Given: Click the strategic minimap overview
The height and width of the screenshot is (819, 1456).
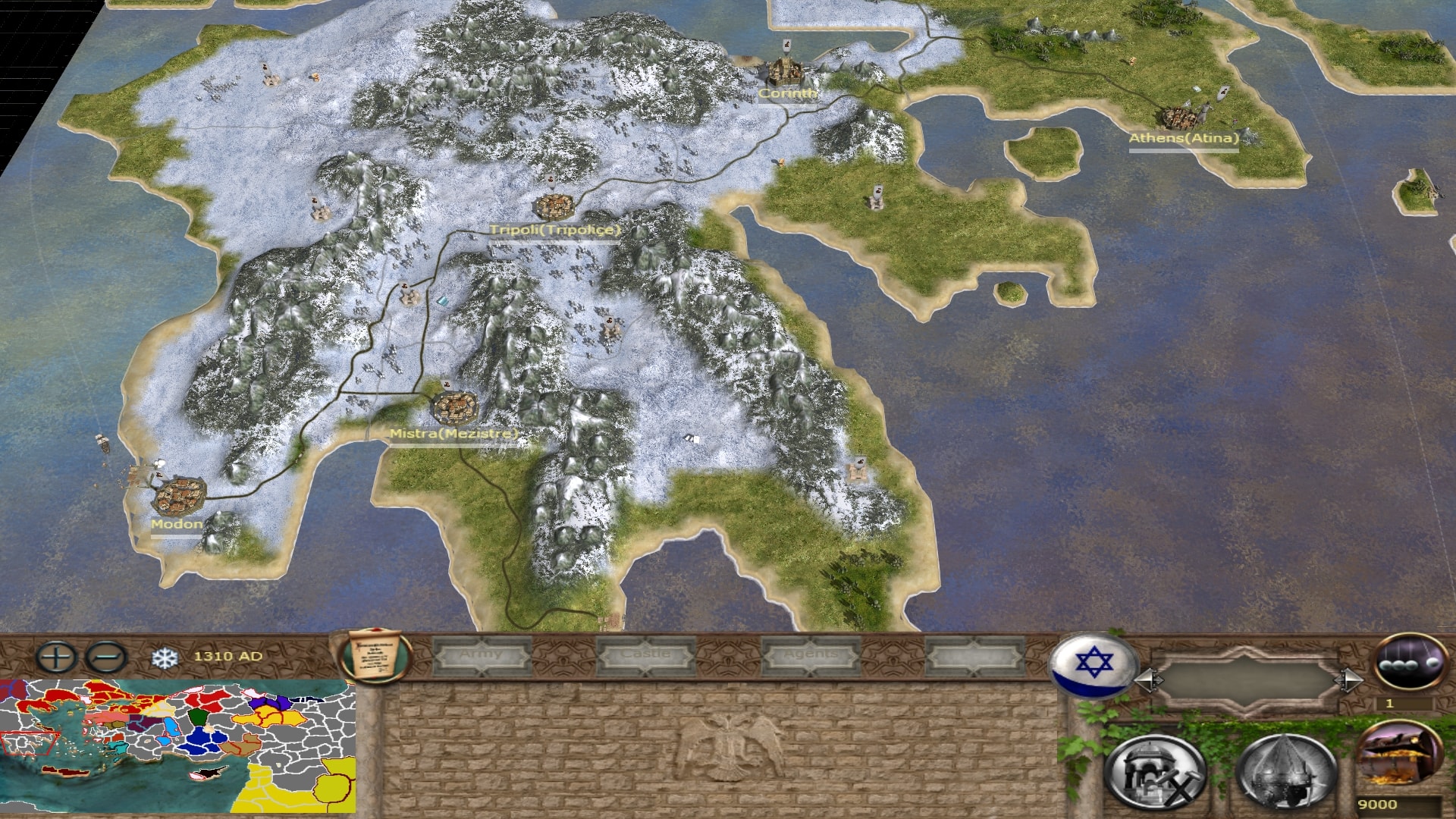Looking at the screenshot, I should 177,746.
